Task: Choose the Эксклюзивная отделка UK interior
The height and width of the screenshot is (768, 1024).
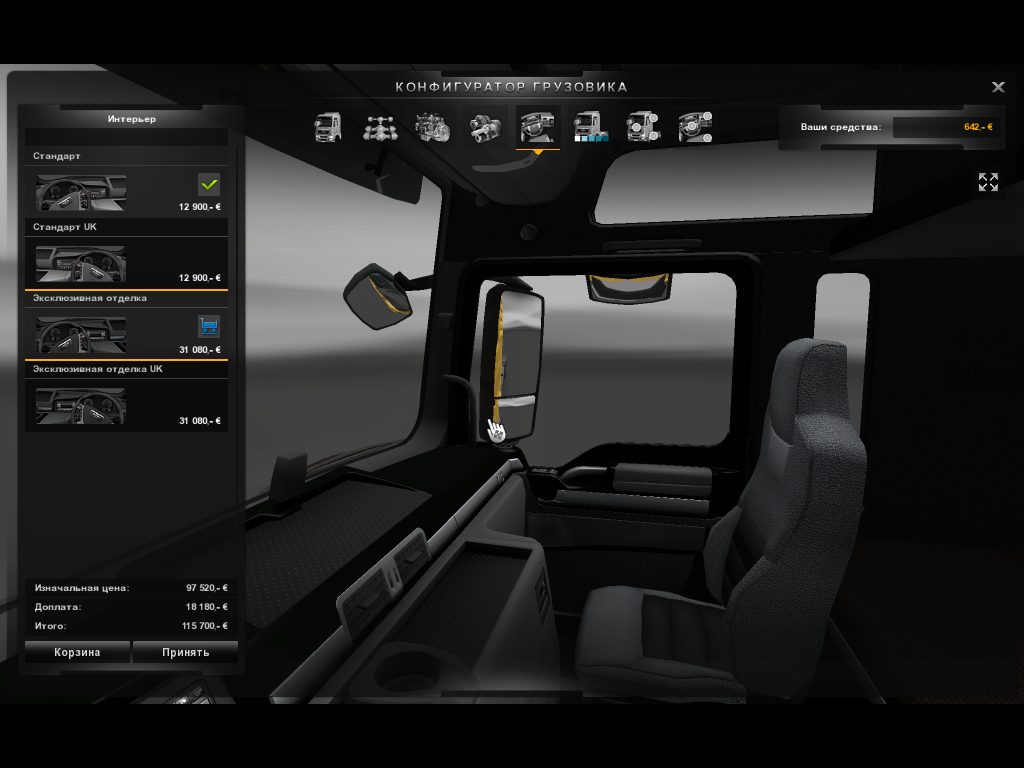Action: (x=126, y=404)
